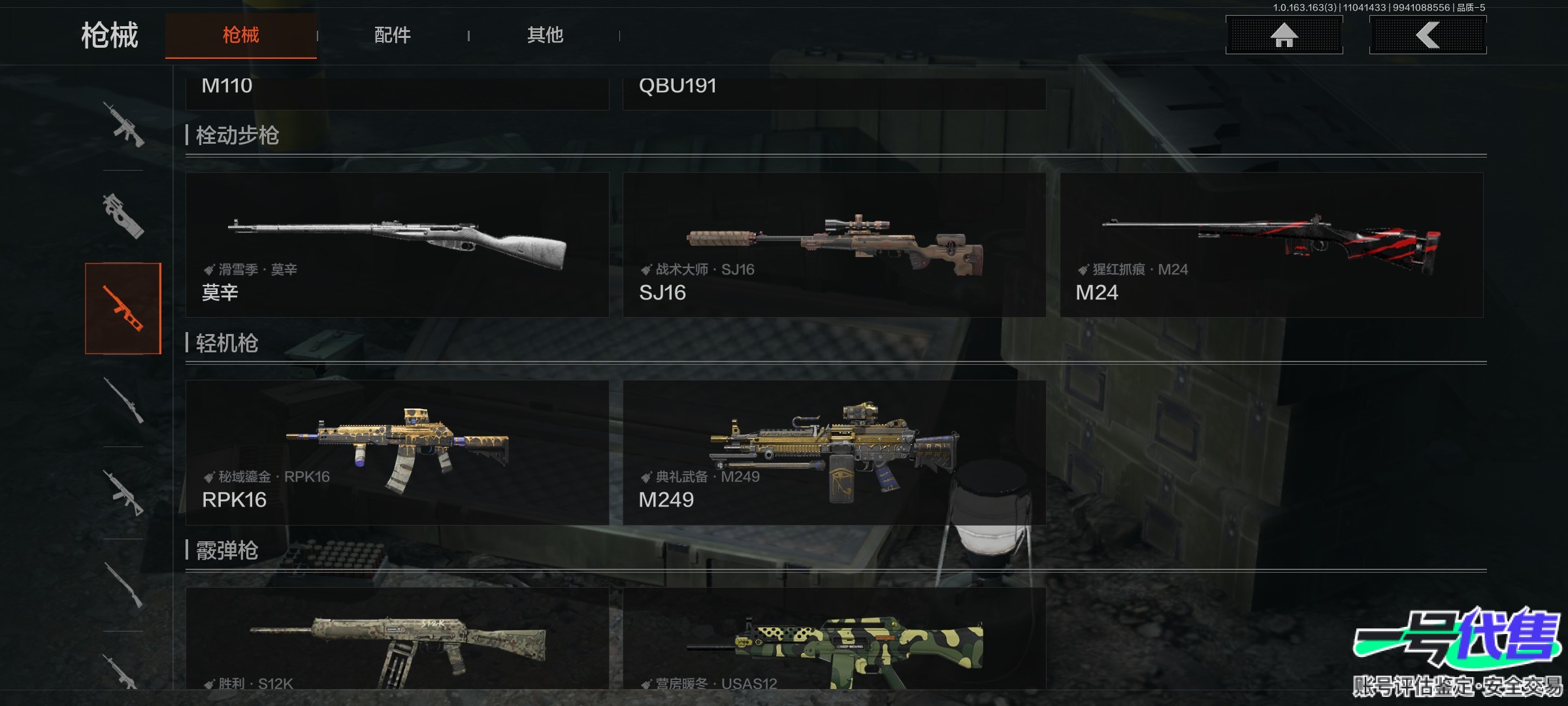Open the golden RPK16 card
The image size is (1568, 706).
click(x=397, y=452)
